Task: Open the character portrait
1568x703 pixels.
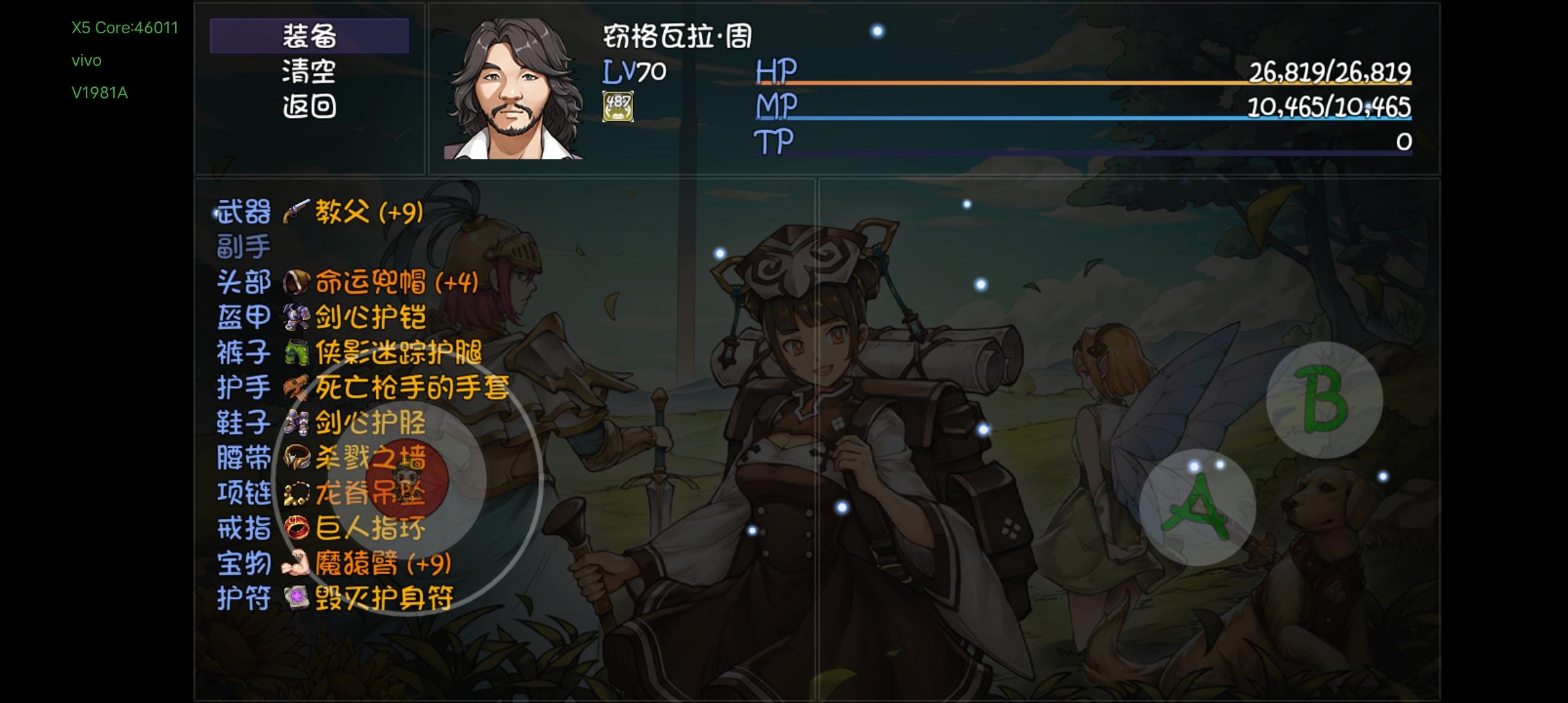Action: coord(514,85)
